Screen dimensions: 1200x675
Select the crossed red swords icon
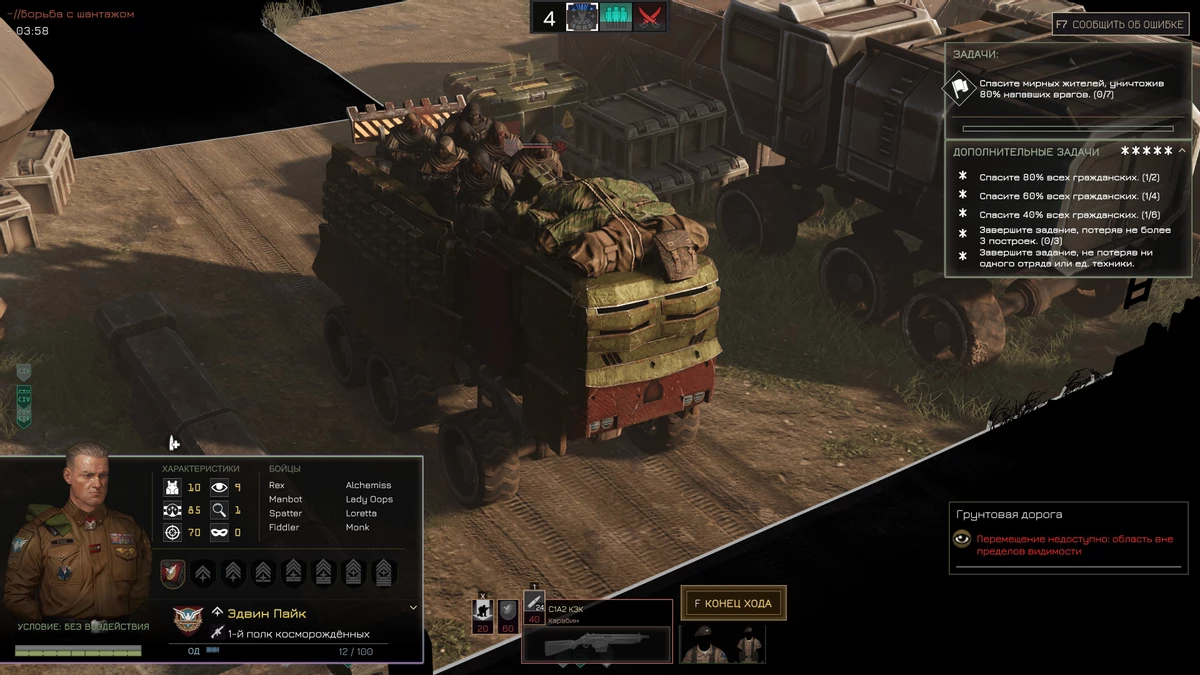click(x=651, y=17)
